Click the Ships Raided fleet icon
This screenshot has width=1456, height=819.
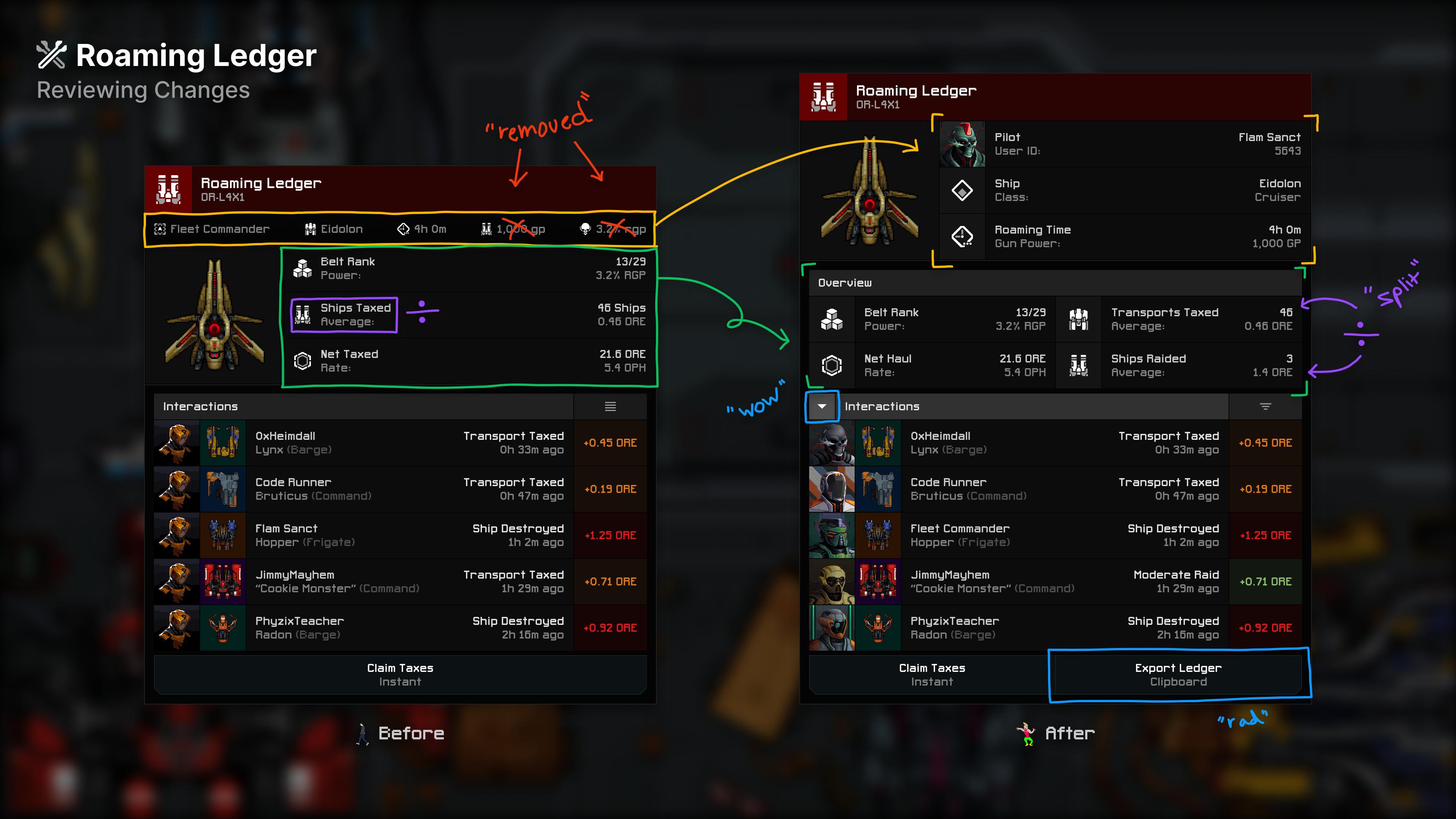(x=1078, y=365)
